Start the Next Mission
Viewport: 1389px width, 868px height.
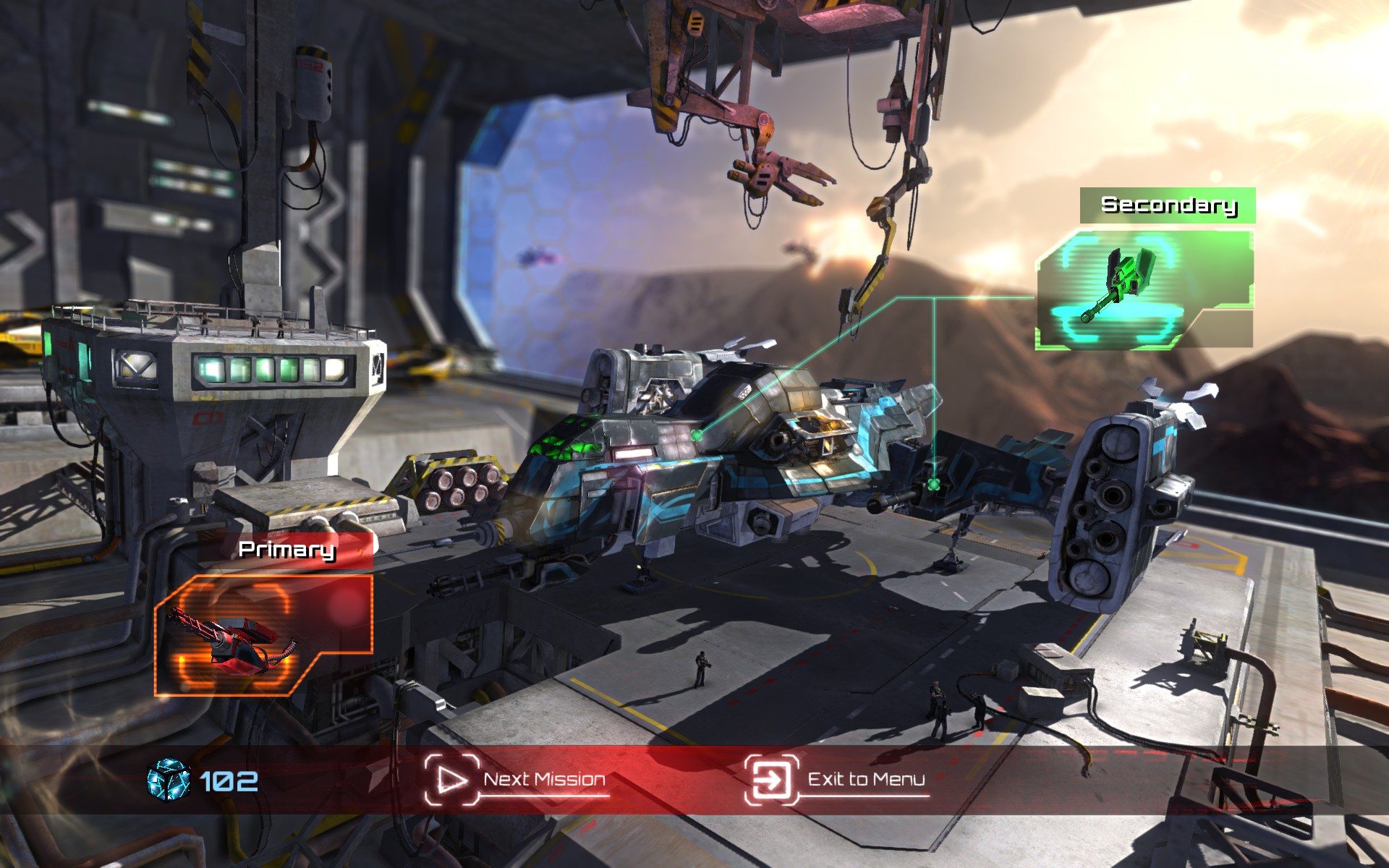[516, 779]
